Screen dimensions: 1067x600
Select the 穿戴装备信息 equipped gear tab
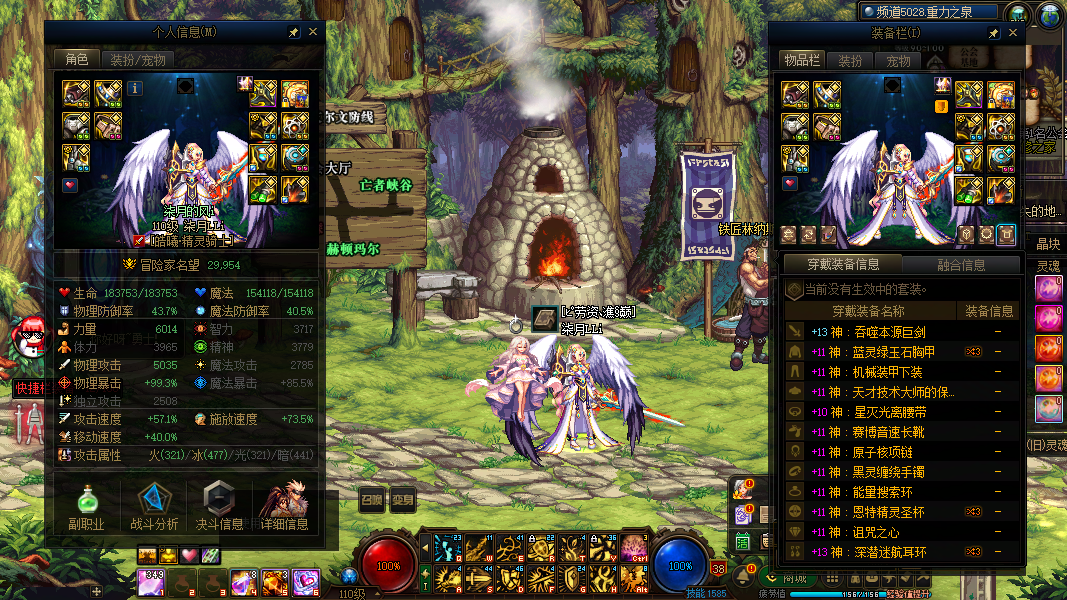[x=842, y=265]
